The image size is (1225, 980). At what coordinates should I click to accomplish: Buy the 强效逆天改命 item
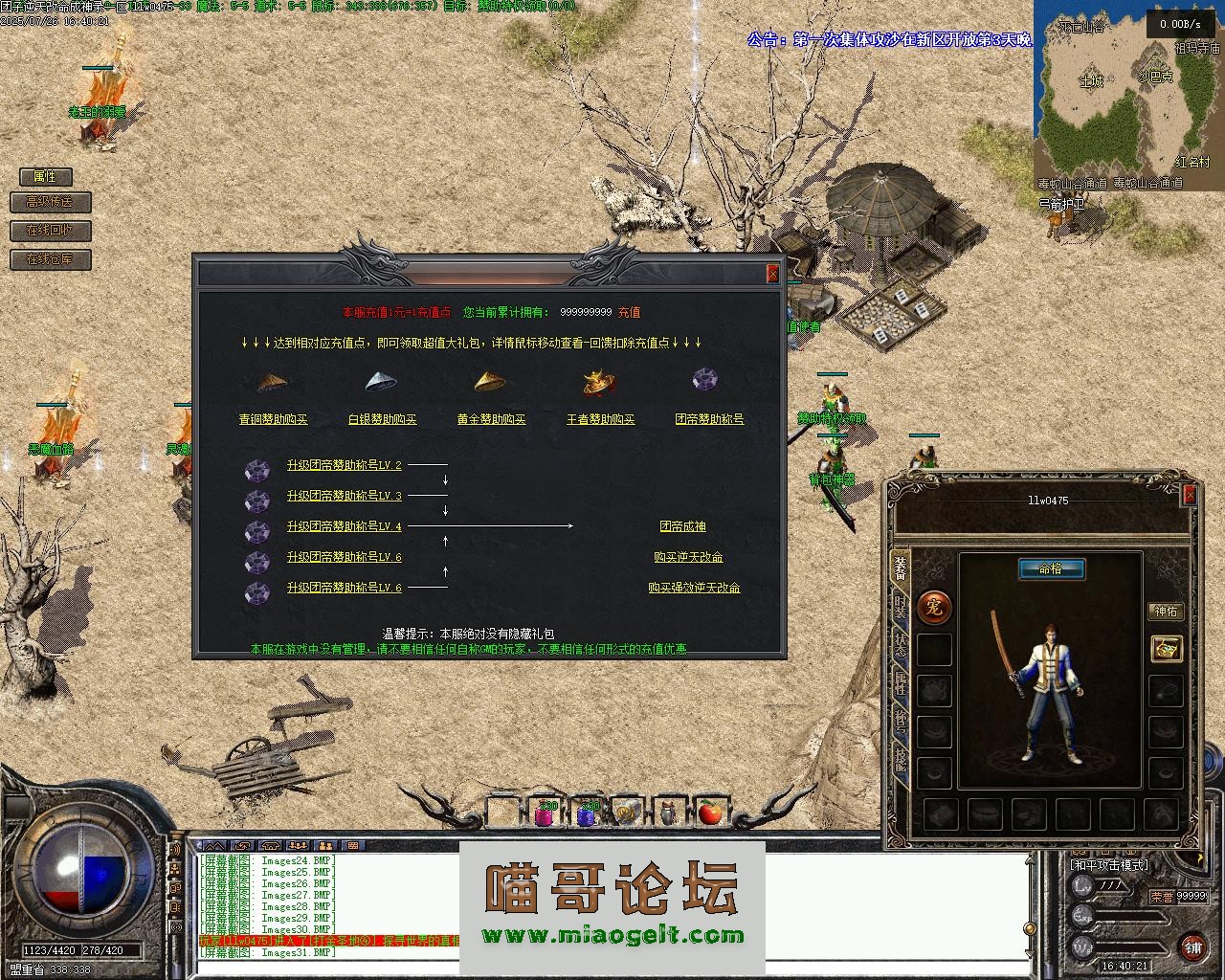tap(694, 589)
